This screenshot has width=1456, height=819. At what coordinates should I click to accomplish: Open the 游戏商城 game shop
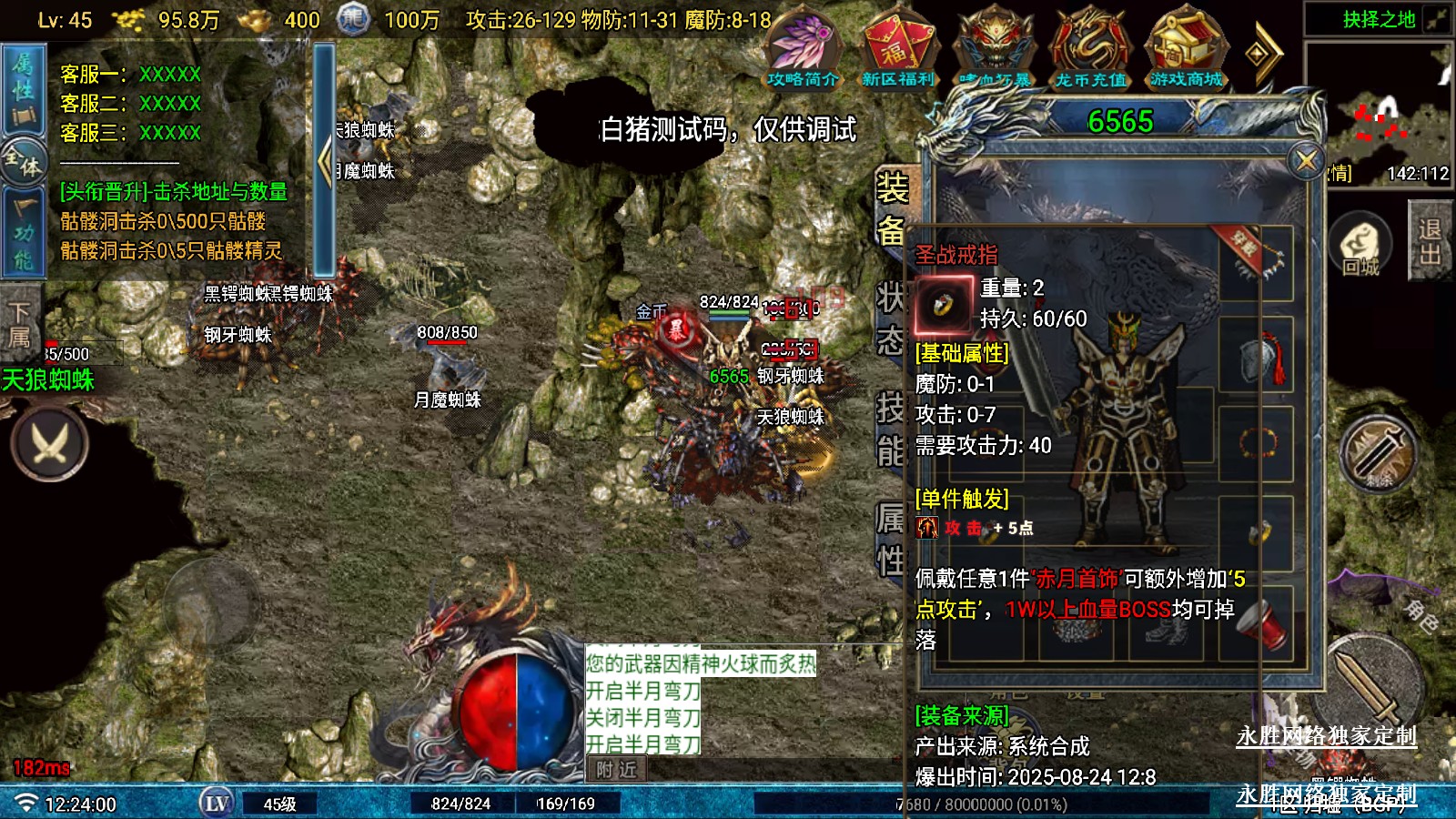pyautogui.click(x=1186, y=52)
